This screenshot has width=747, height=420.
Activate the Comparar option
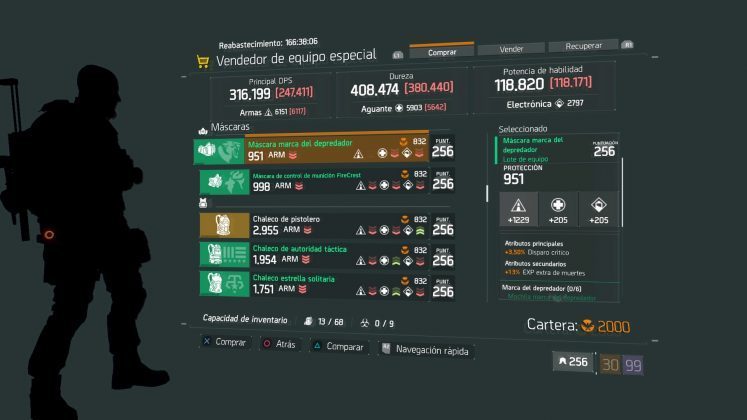tap(336, 346)
